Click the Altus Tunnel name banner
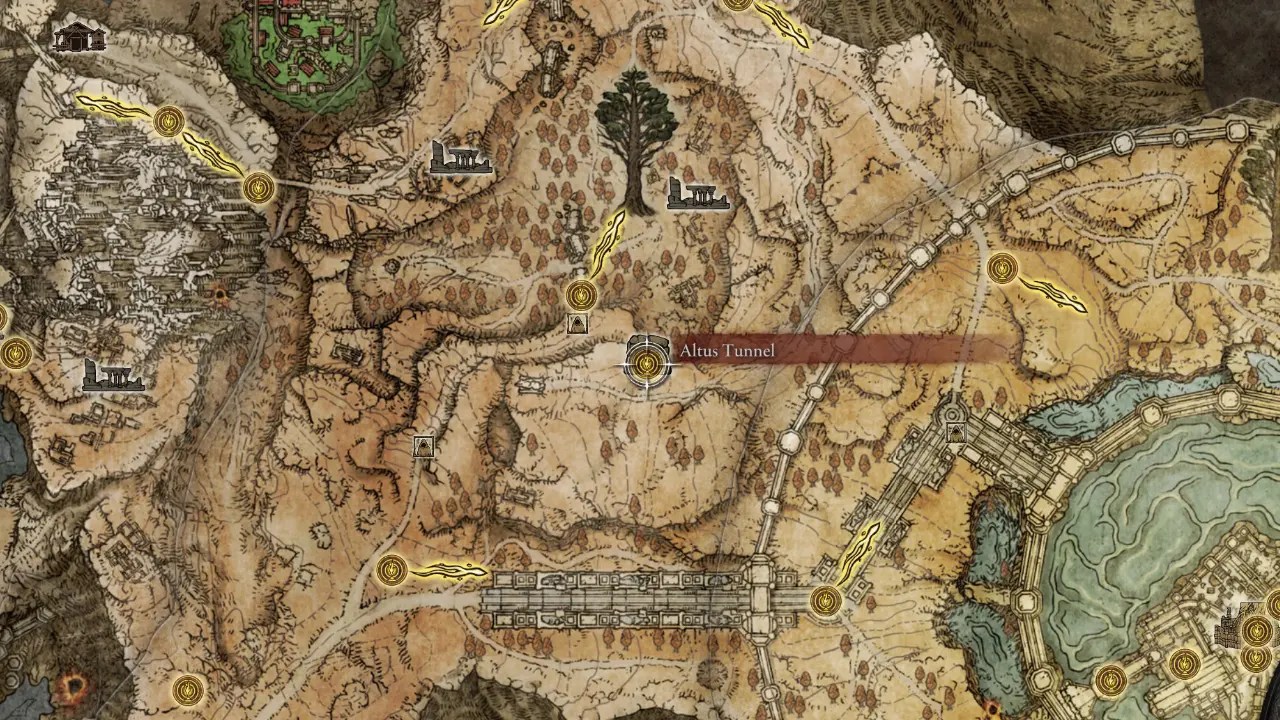 pyautogui.click(x=725, y=350)
